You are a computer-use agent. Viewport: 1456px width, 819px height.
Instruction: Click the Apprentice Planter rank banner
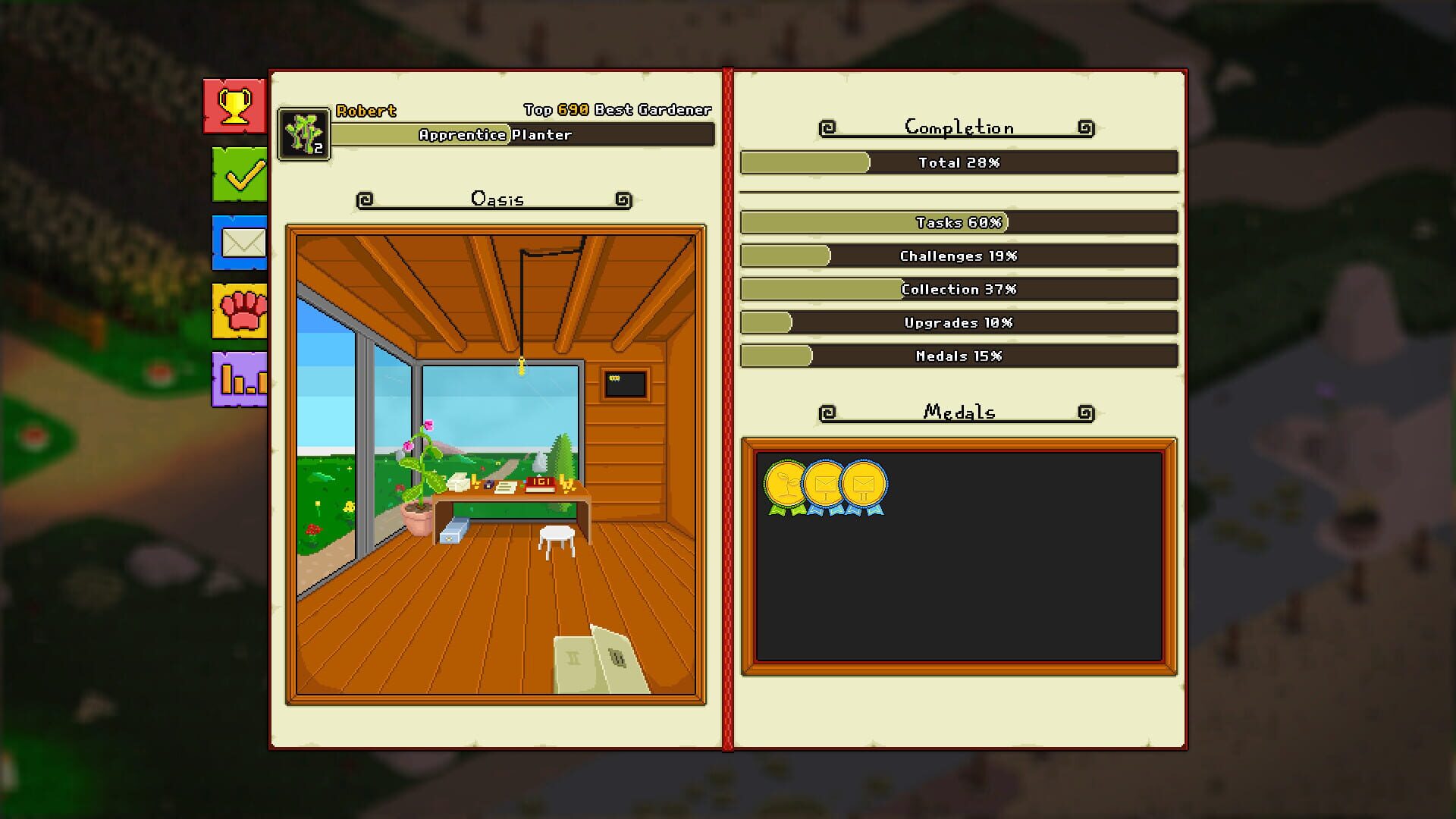point(523,136)
